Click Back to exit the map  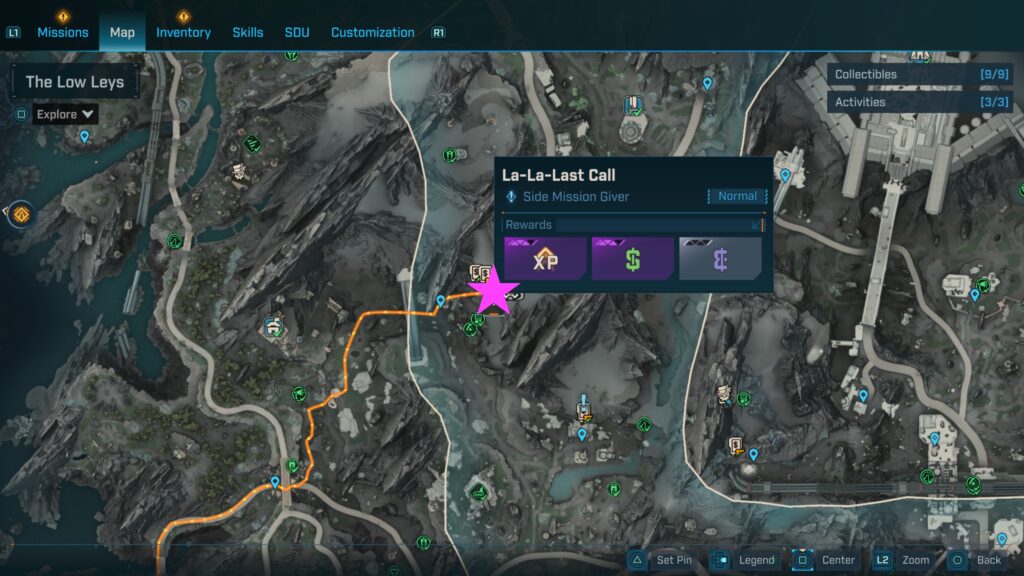(977, 560)
